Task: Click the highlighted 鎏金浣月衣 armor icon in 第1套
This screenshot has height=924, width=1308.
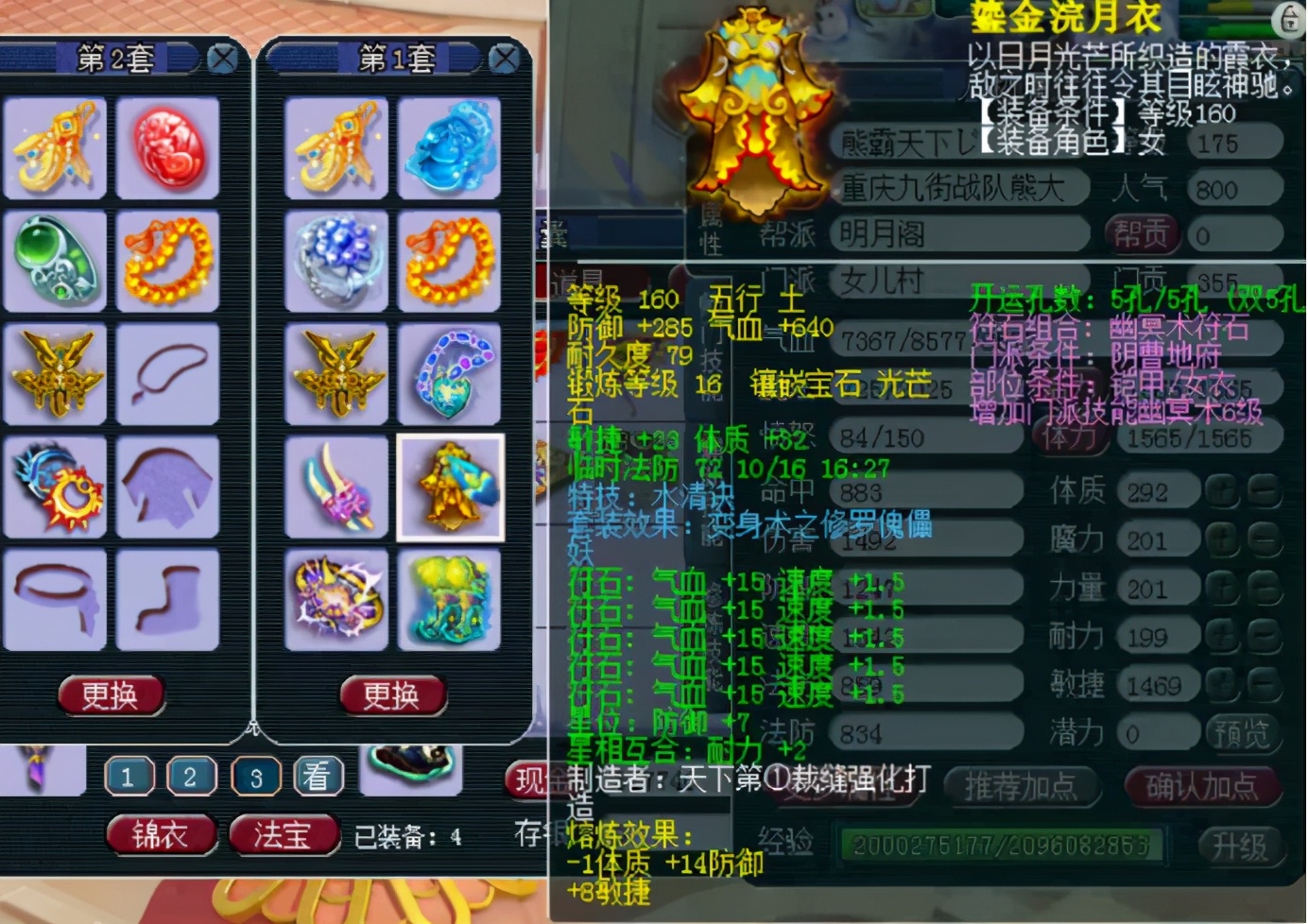Action: coord(451,487)
